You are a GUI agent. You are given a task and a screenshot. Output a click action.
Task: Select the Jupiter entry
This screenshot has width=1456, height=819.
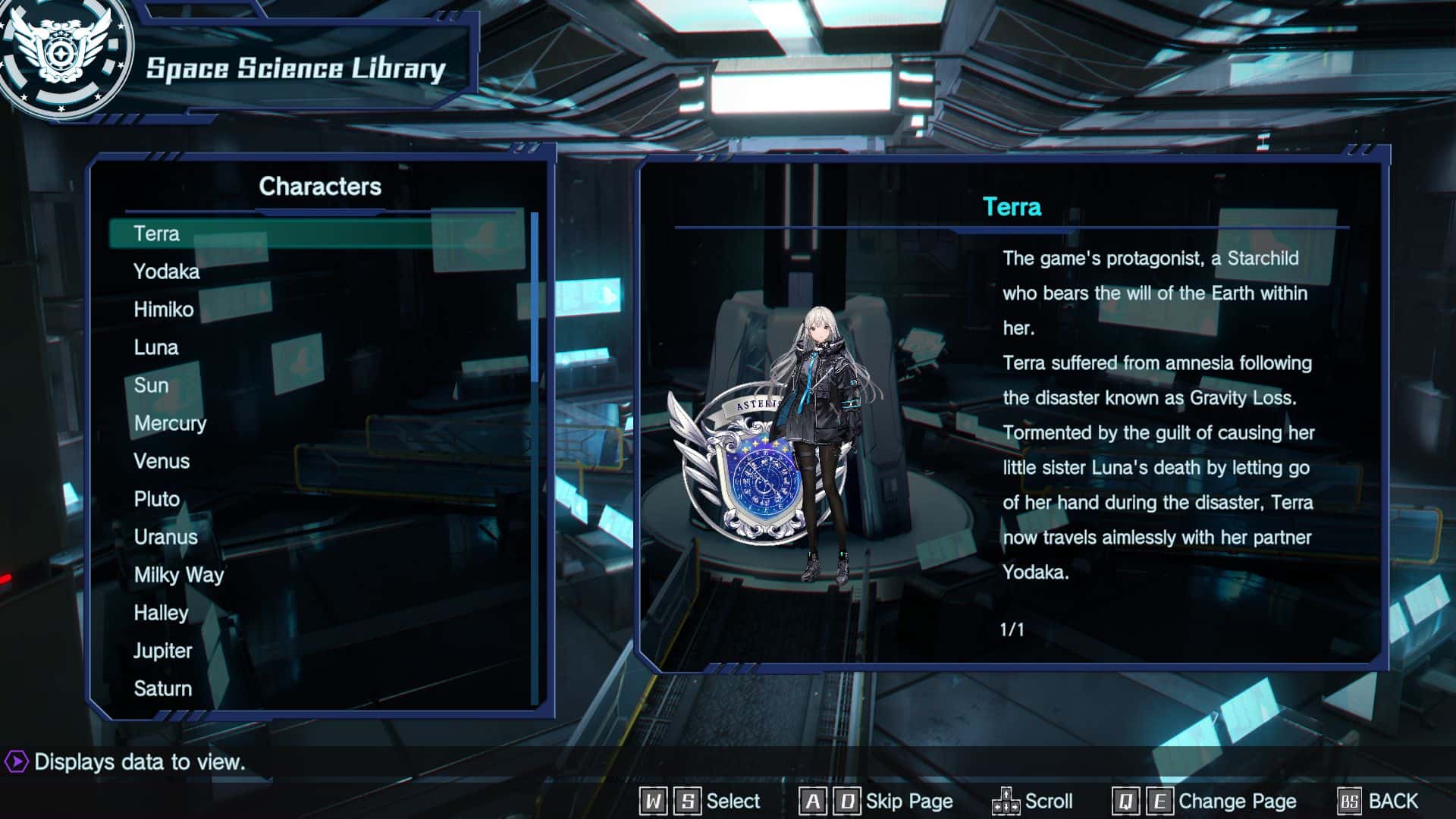162,651
